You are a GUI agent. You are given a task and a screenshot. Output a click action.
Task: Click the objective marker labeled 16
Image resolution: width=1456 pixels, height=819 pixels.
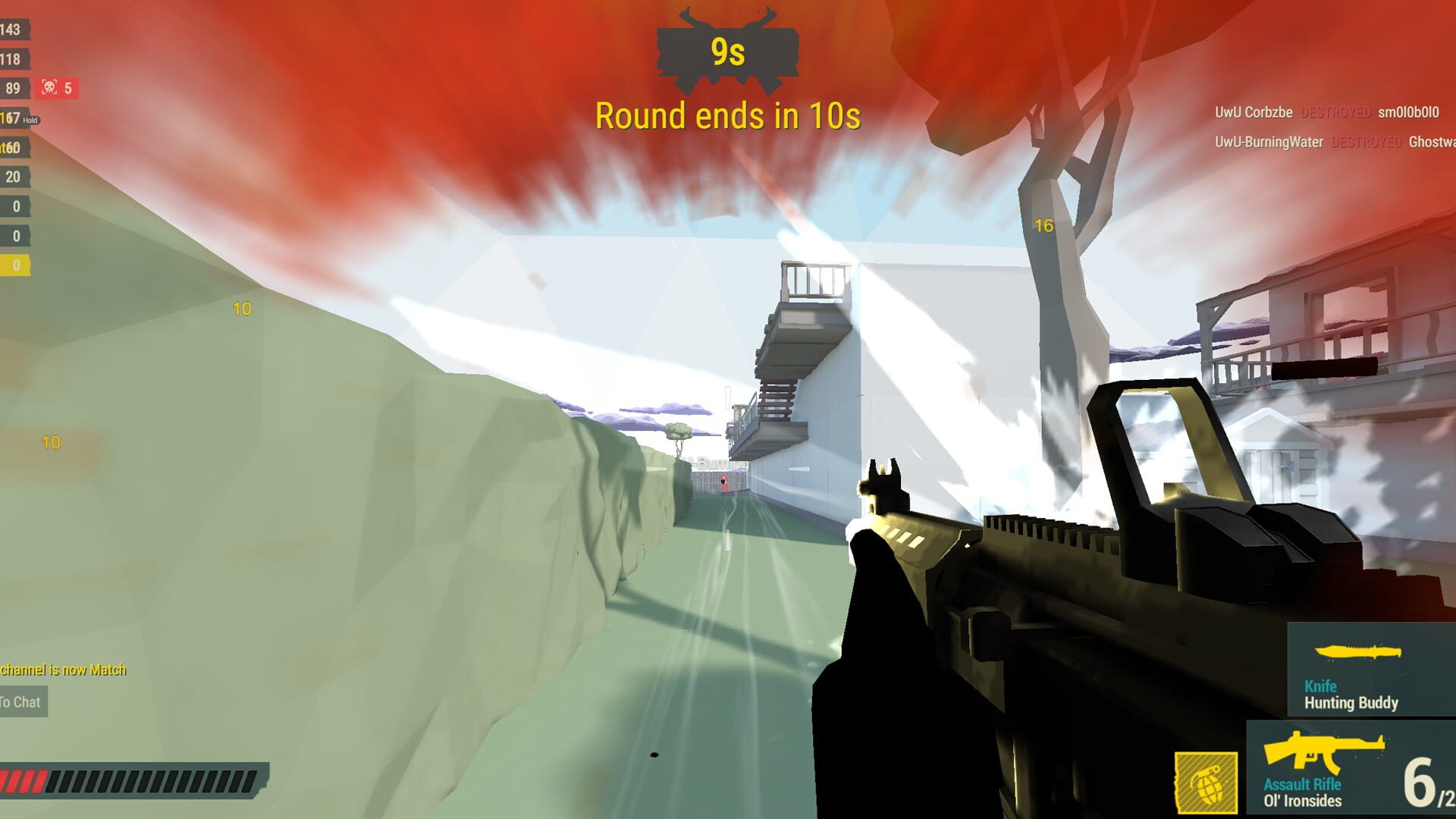point(1043,225)
